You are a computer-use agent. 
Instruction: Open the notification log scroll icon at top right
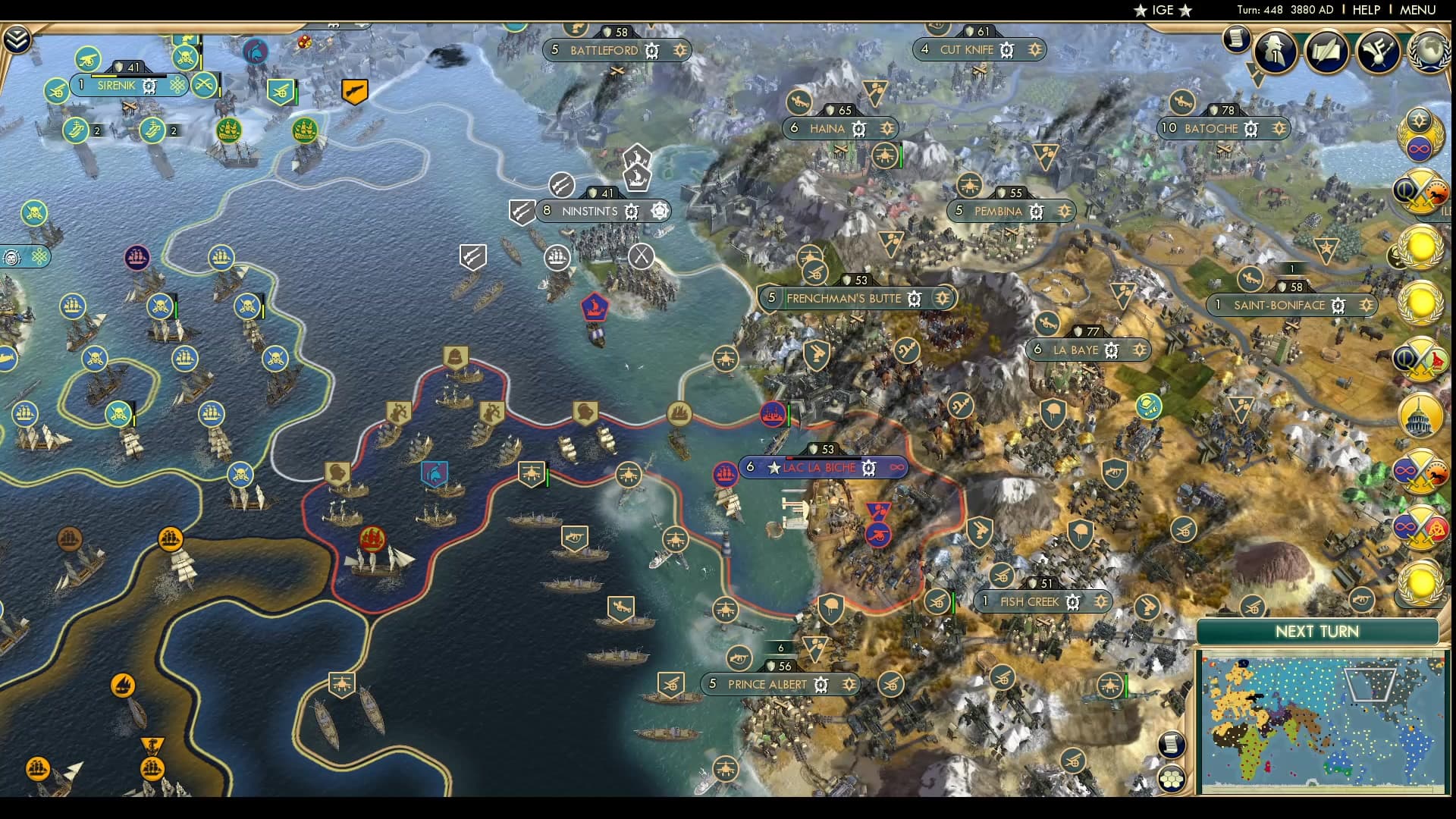[x=1235, y=39]
